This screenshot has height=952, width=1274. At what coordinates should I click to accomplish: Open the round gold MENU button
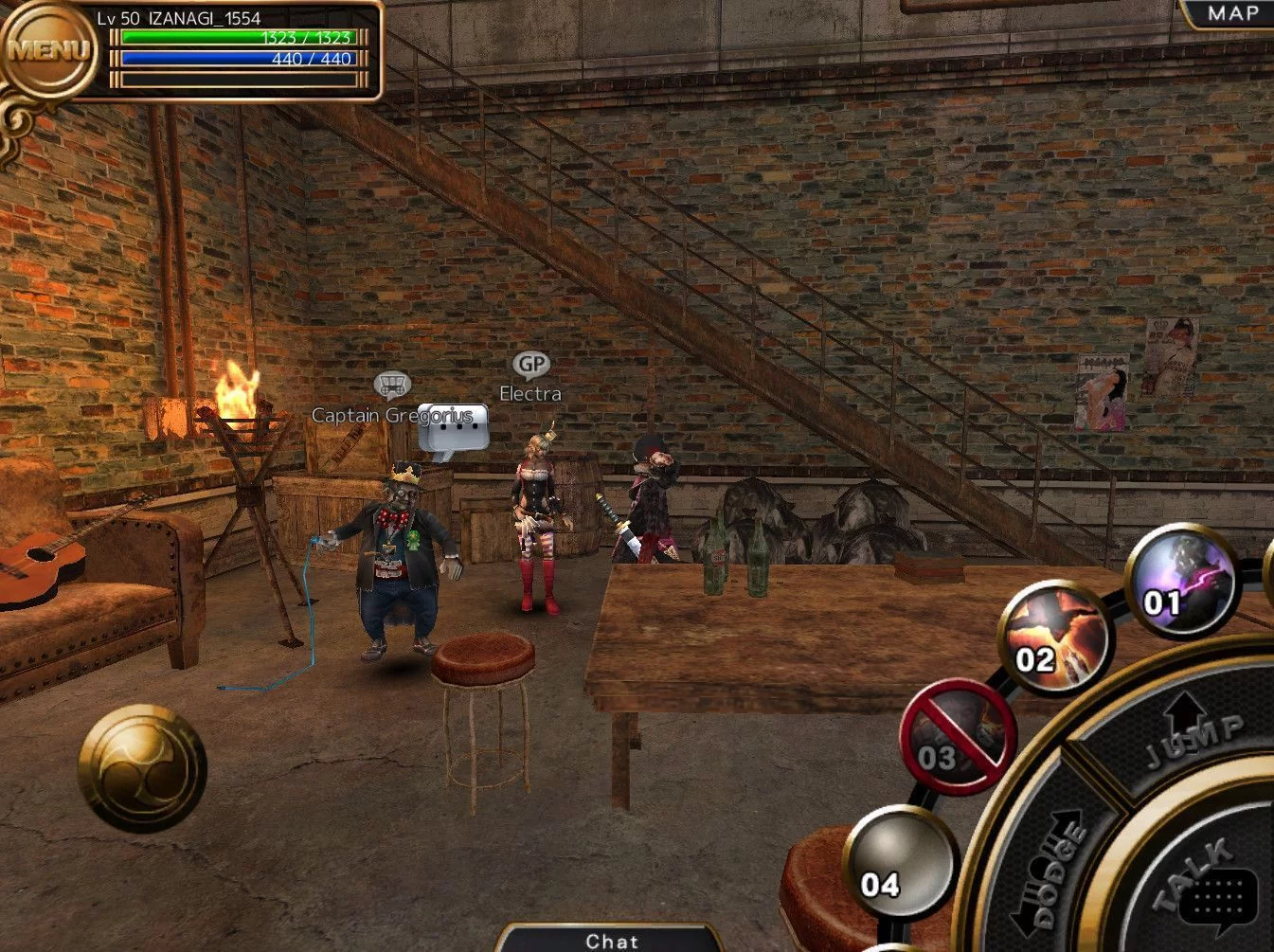(47, 48)
